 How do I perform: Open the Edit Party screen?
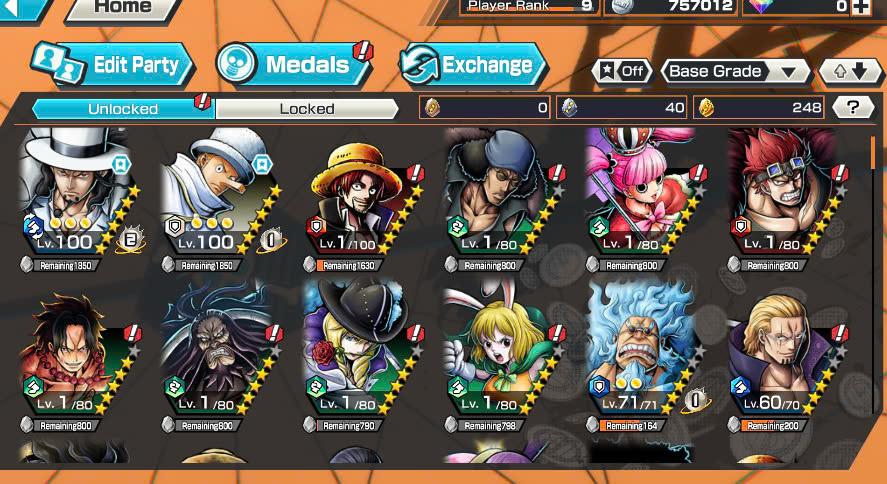click(x=112, y=65)
